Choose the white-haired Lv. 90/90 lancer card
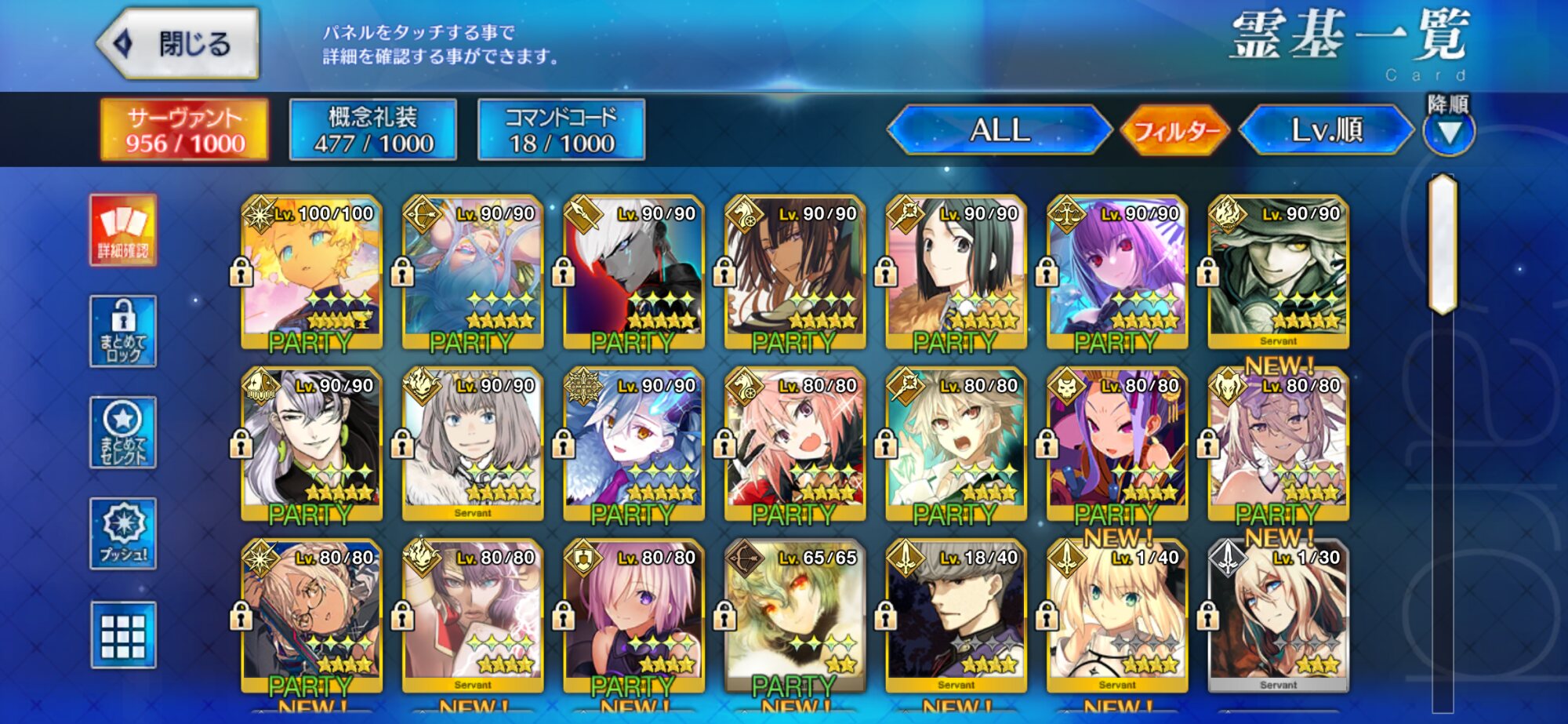 [633, 271]
